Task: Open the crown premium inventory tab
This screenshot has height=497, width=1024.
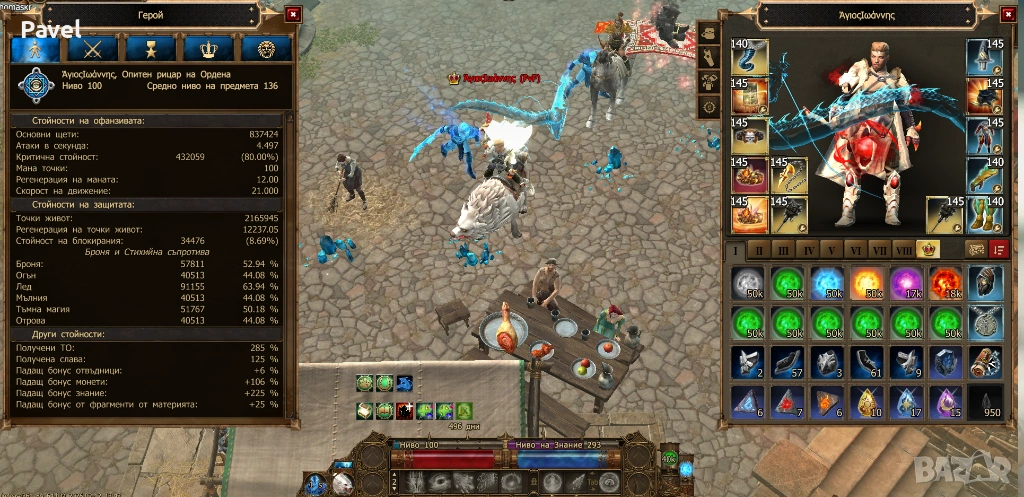Action: (928, 249)
